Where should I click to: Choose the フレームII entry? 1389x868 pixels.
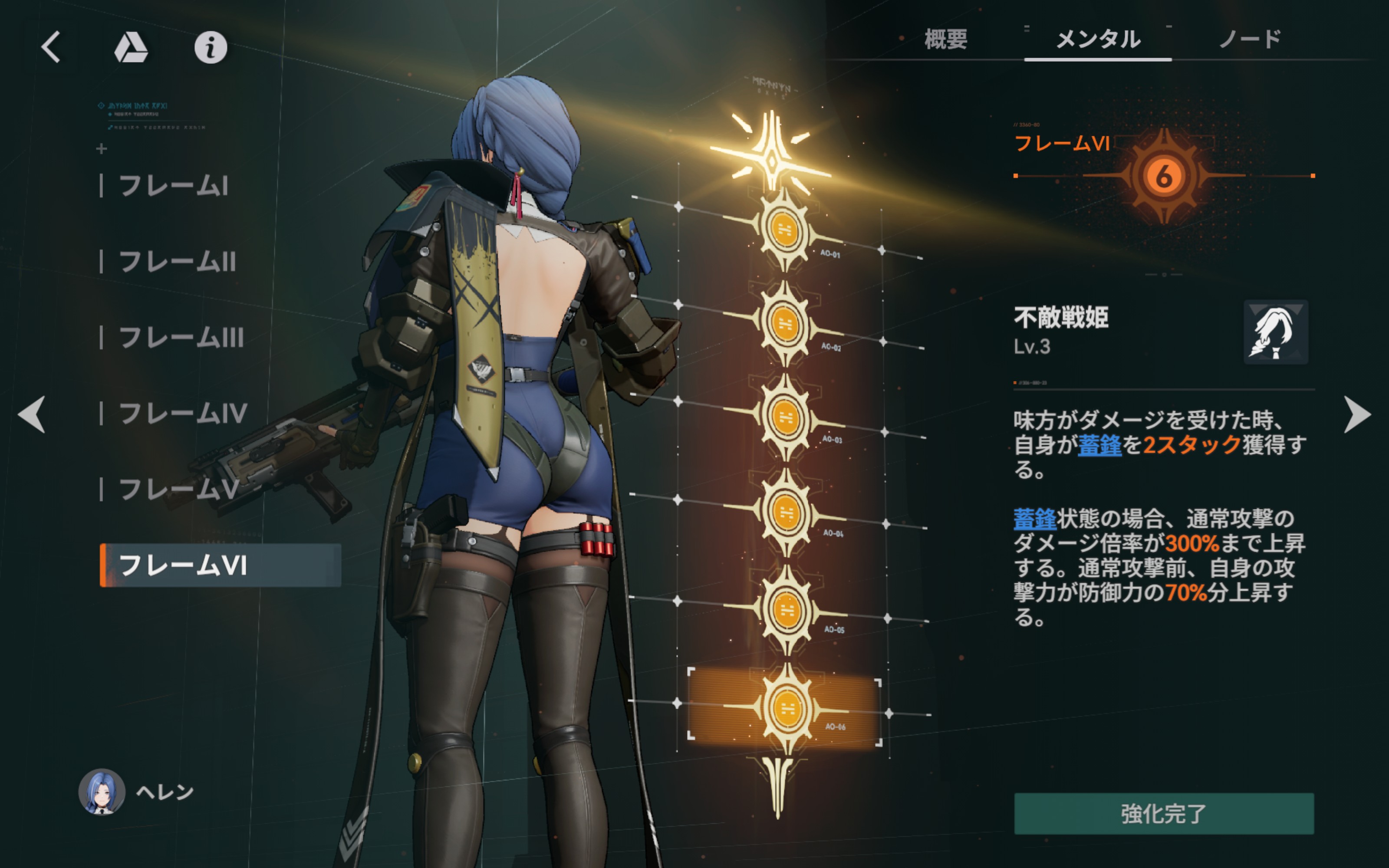point(177,262)
